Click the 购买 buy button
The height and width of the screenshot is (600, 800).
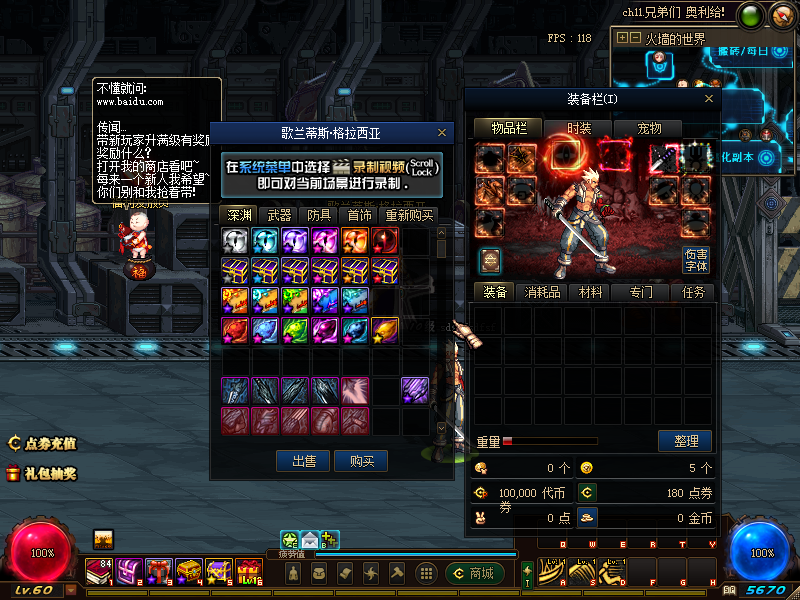(361, 461)
